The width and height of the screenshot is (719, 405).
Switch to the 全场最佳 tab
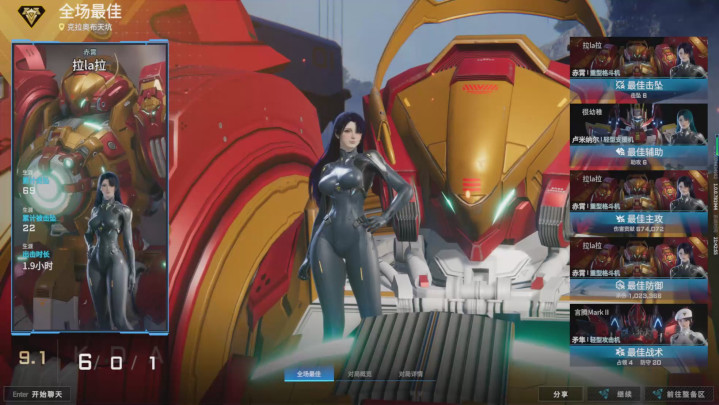pos(309,374)
